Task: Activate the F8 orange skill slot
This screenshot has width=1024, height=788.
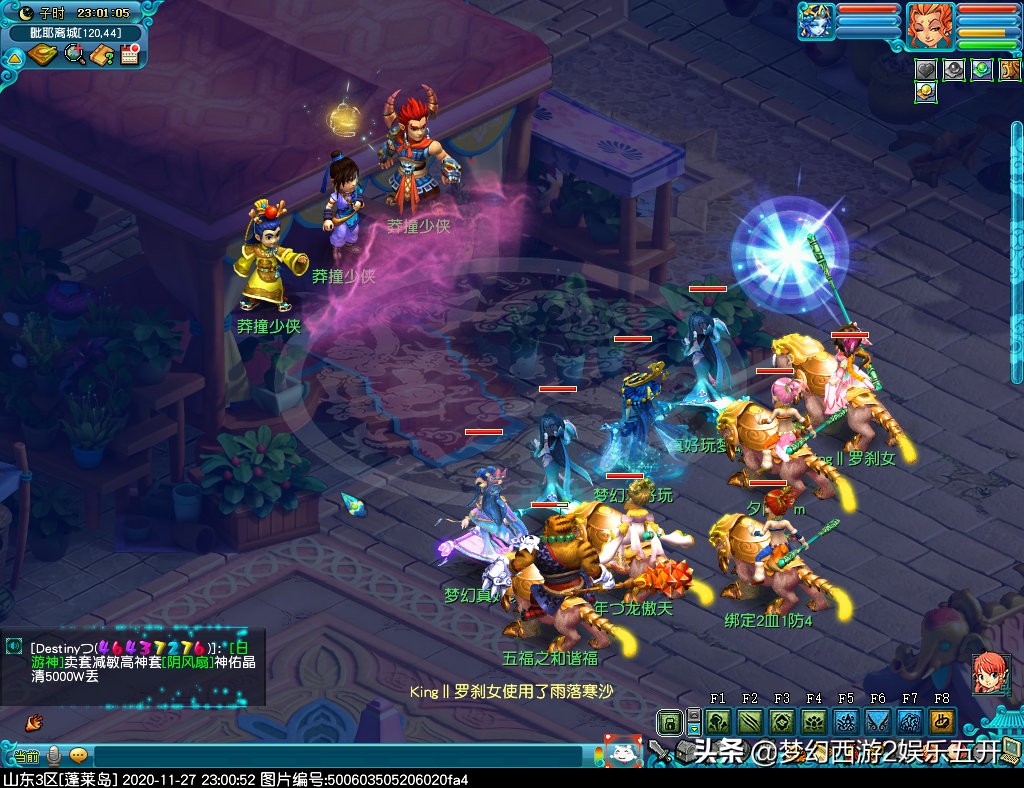Action: (x=941, y=721)
